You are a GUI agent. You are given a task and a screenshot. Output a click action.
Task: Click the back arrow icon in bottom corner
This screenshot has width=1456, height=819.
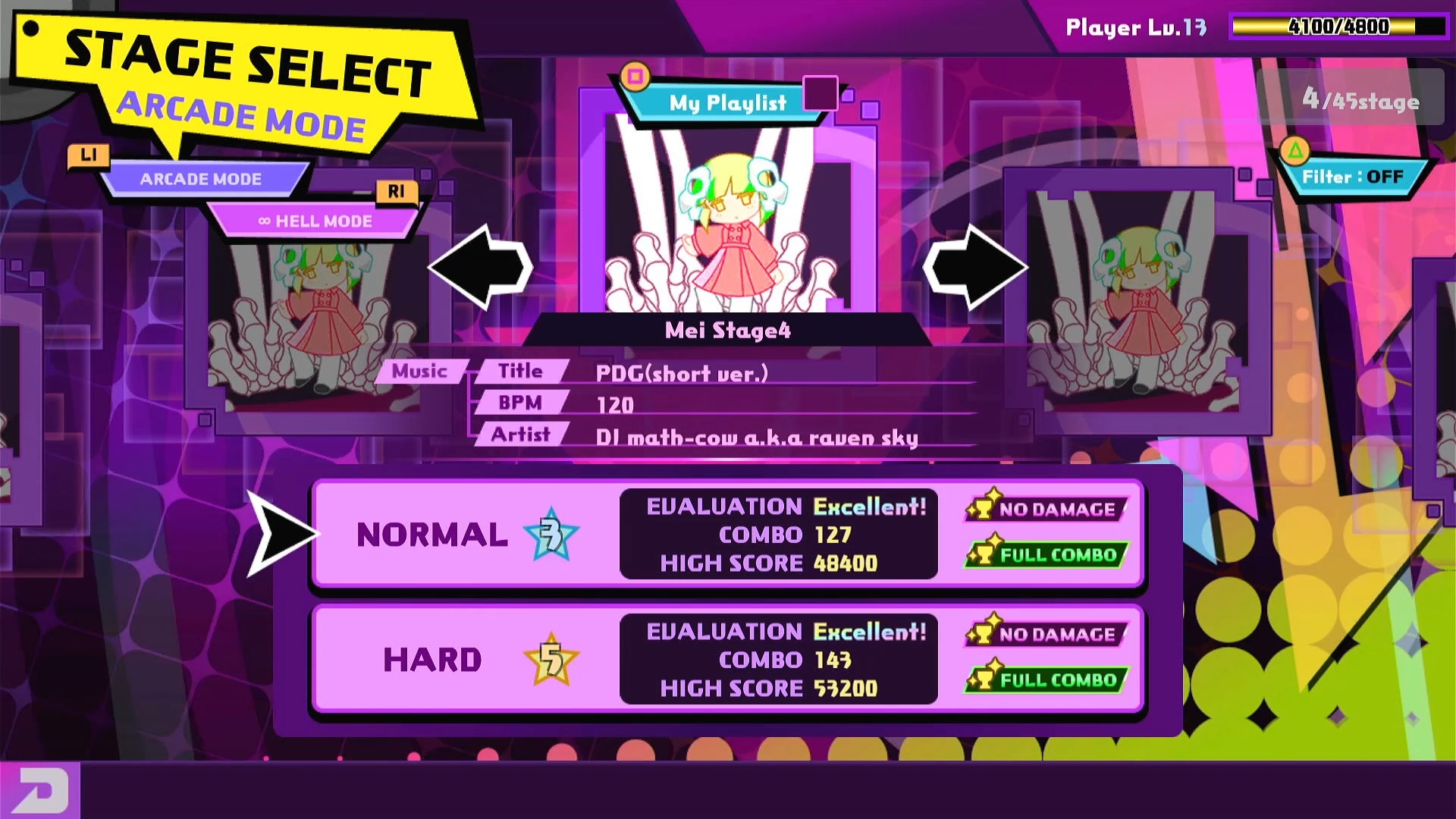(x=39, y=790)
